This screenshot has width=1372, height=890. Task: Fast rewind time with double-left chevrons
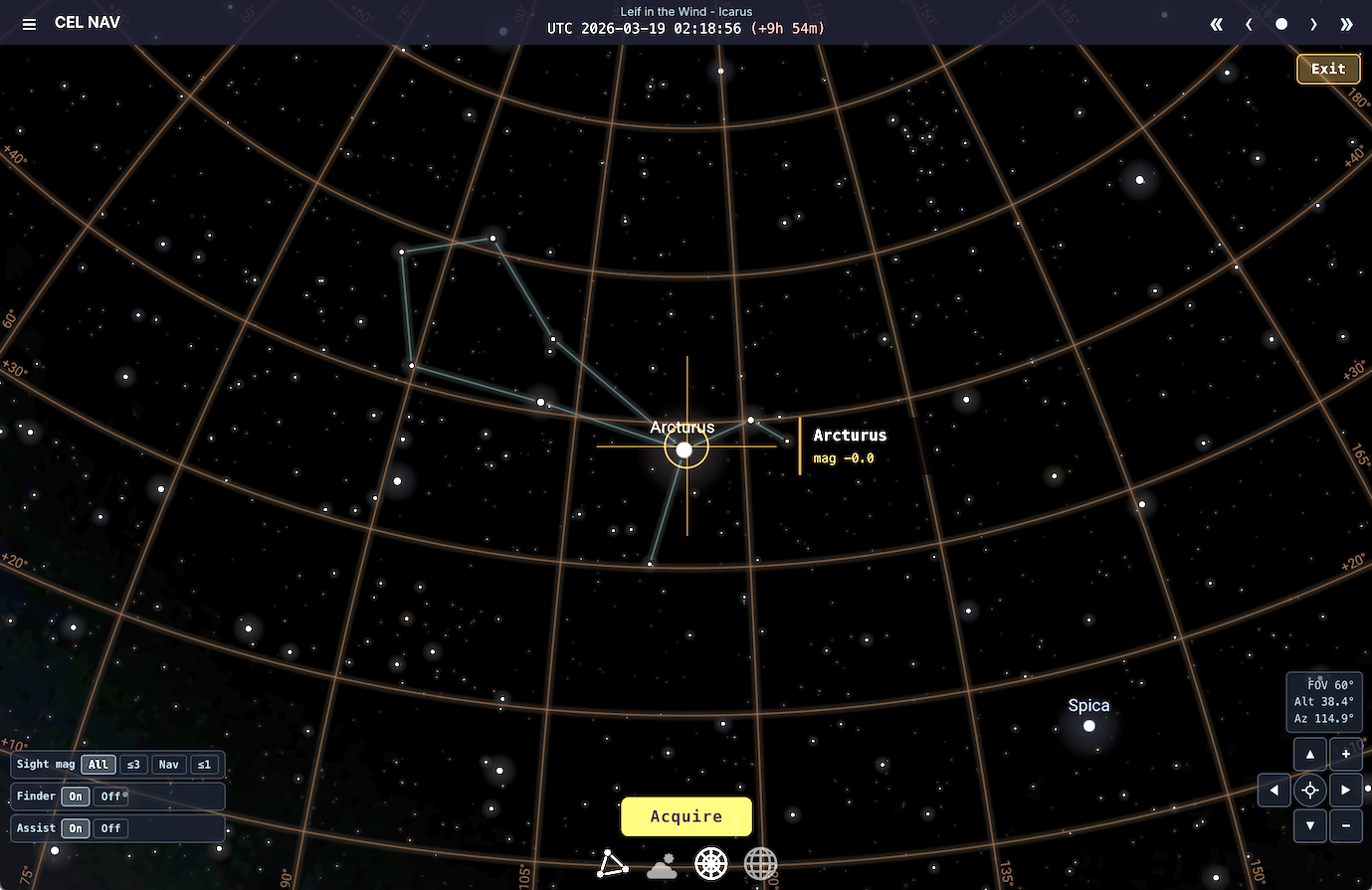point(1216,23)
